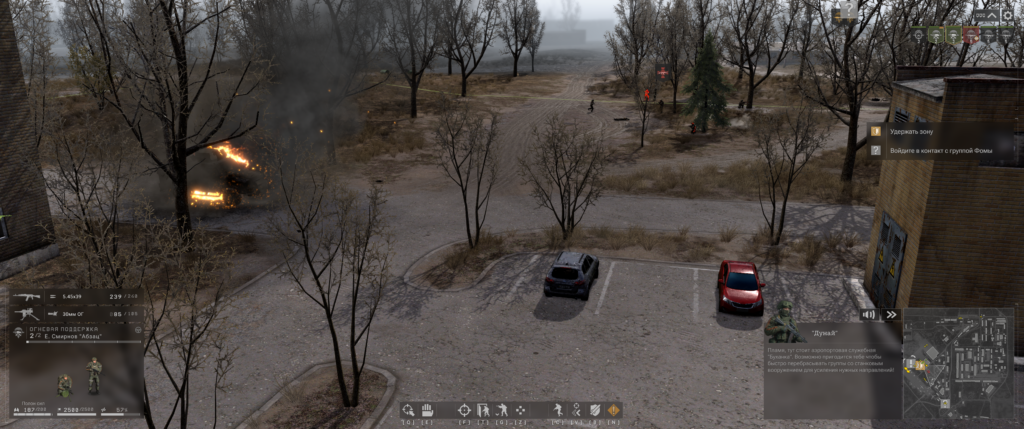
Task: Select the red squad portrait
Action: point(970,34)
